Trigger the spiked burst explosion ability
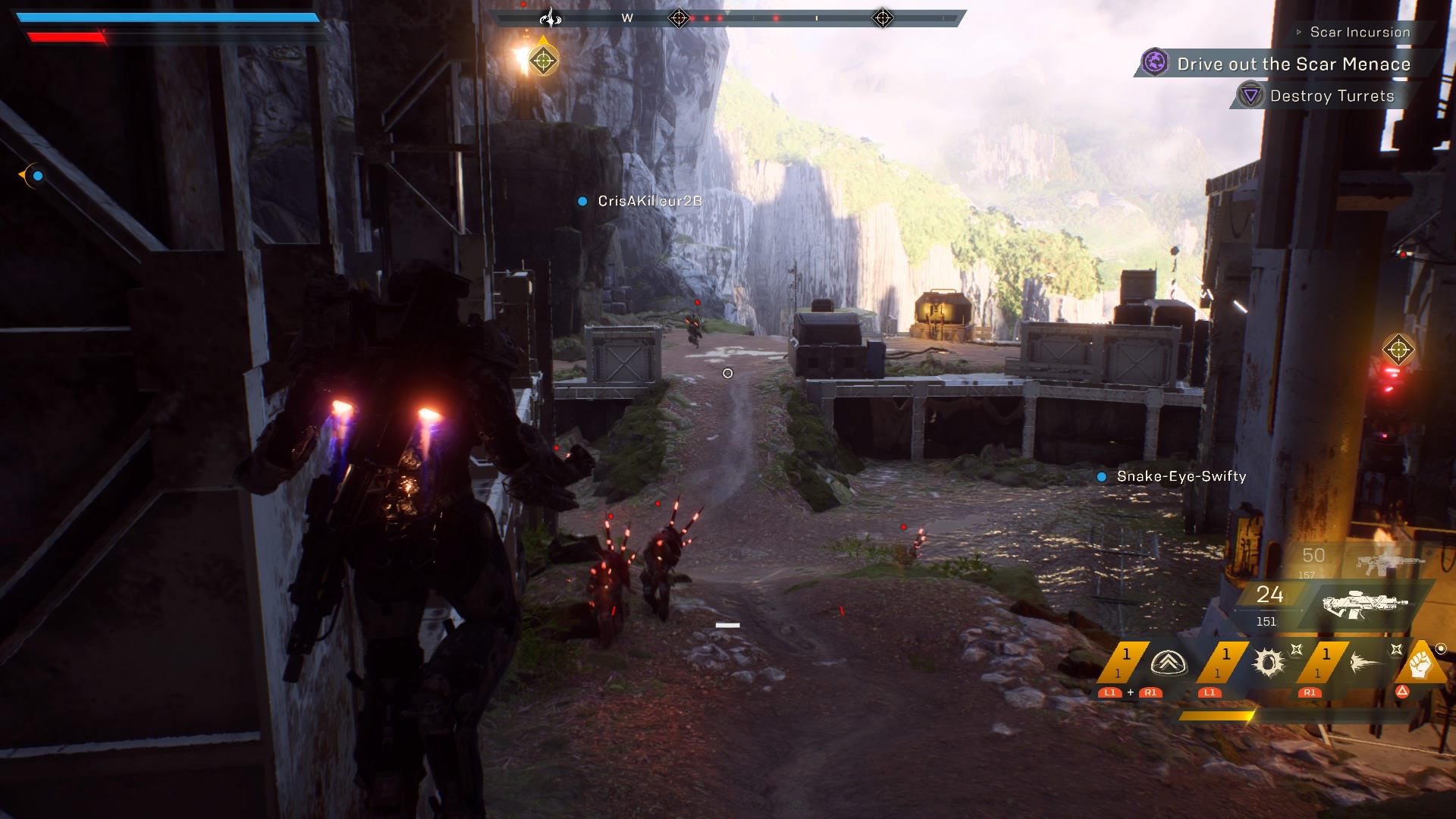Image resolution: width=1456 pixels, height=819 pixels. coord(1268,663)
